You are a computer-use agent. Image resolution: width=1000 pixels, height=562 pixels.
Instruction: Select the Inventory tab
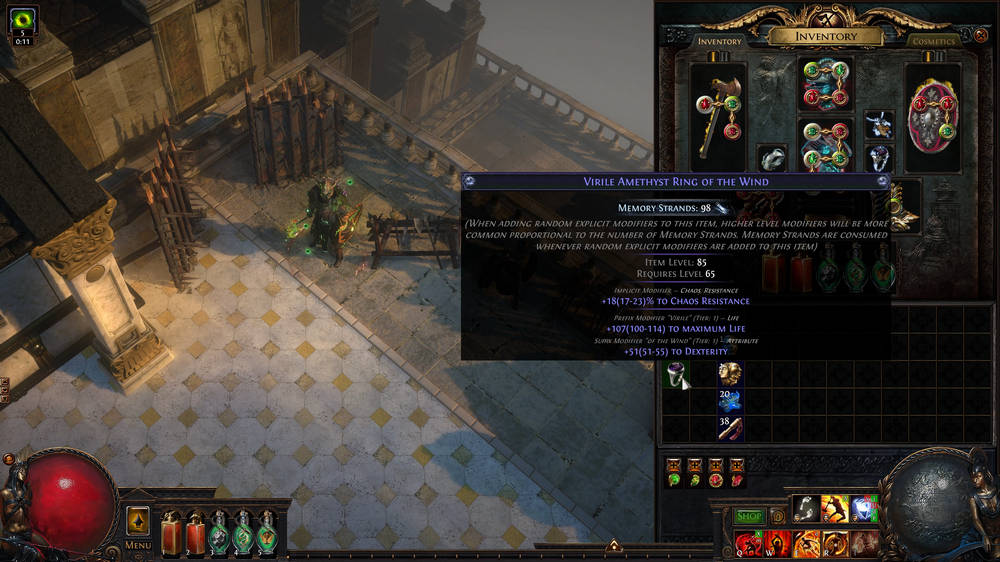point(719,41)
